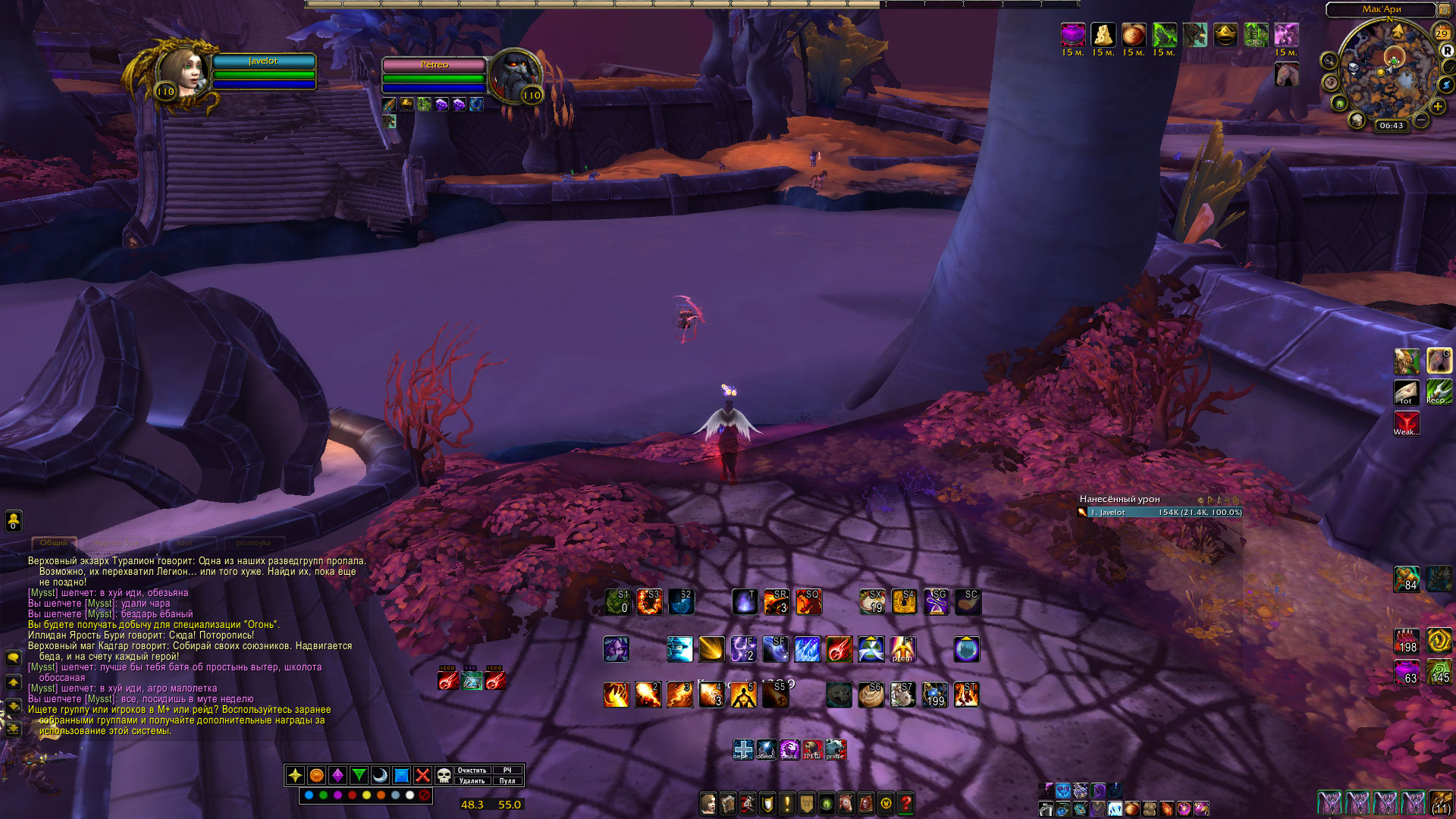Viewport: 1456px width, 819px height.
Task: Switch to the Общий chat tab
Action: [x=54, y=543]
